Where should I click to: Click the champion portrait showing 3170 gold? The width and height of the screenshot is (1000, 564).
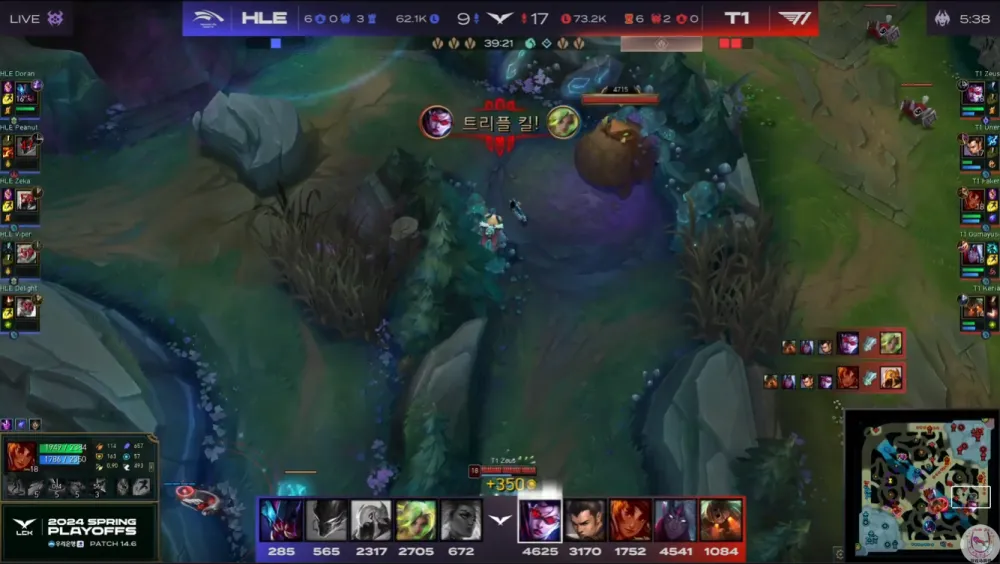coord(585,520)
